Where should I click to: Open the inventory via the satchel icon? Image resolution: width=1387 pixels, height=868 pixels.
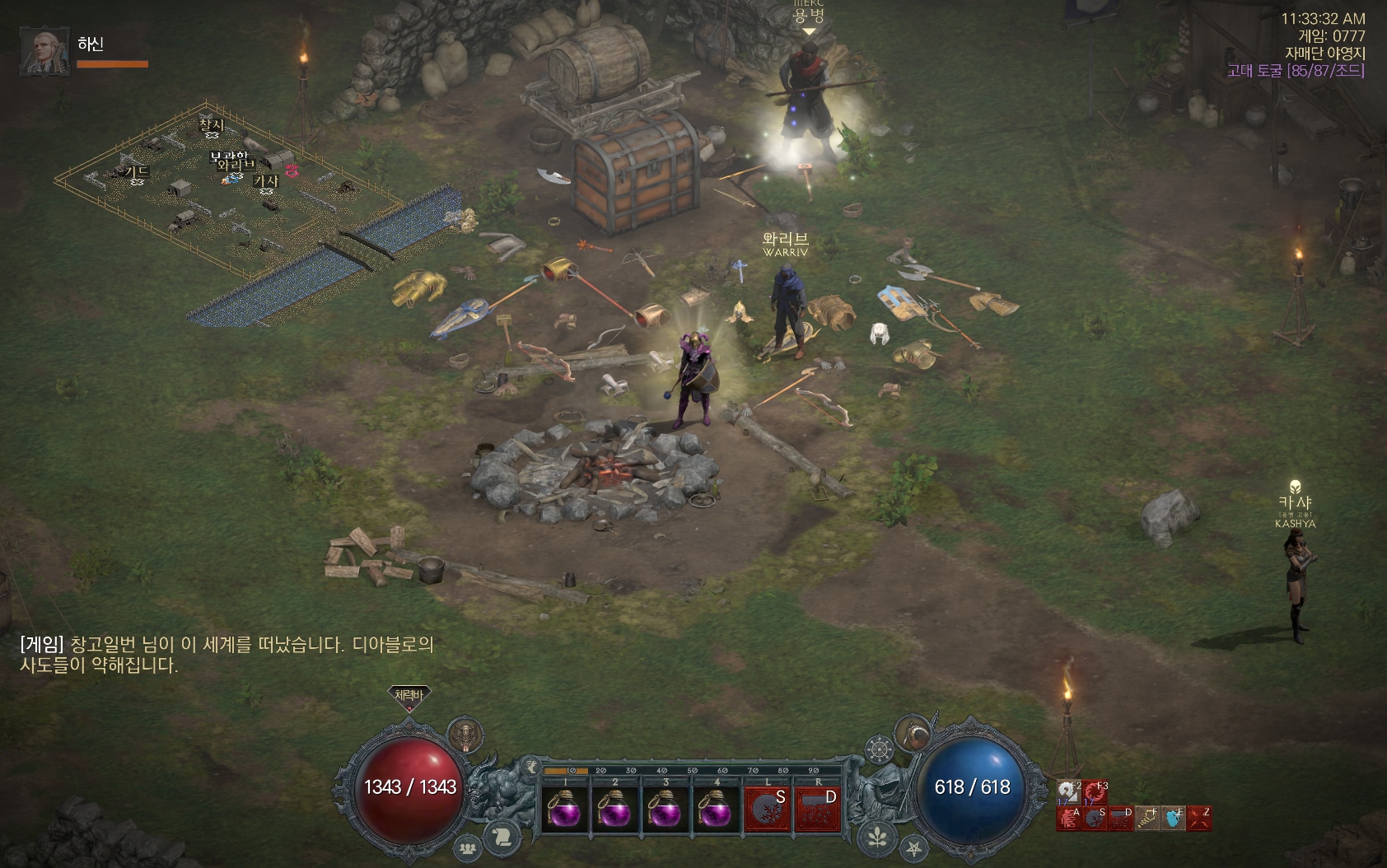pos(913,732)
